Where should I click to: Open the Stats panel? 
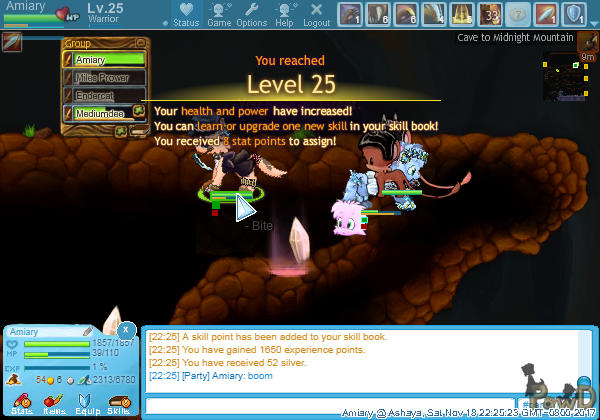[22, 403]
